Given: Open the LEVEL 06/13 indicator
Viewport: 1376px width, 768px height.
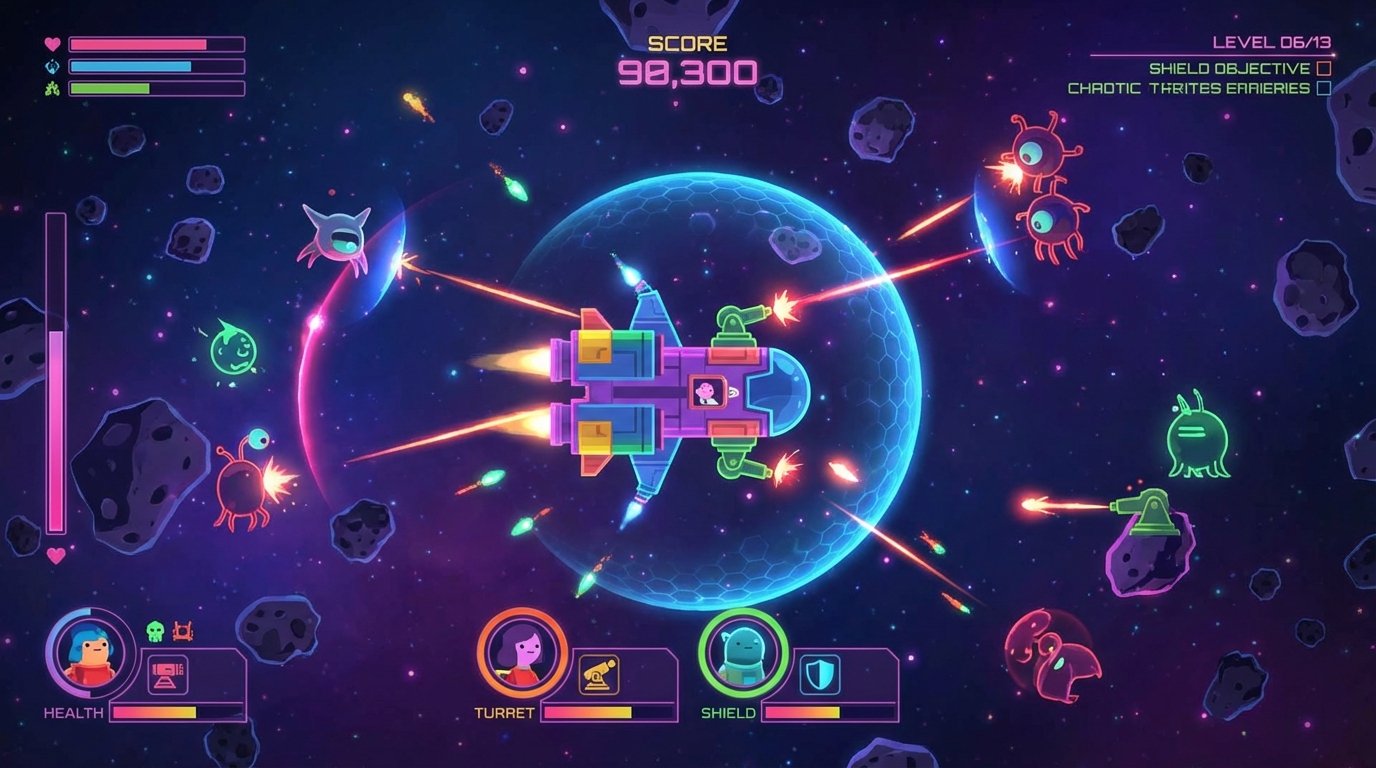Looking at the screenshot, I should tap(1273, 42).
